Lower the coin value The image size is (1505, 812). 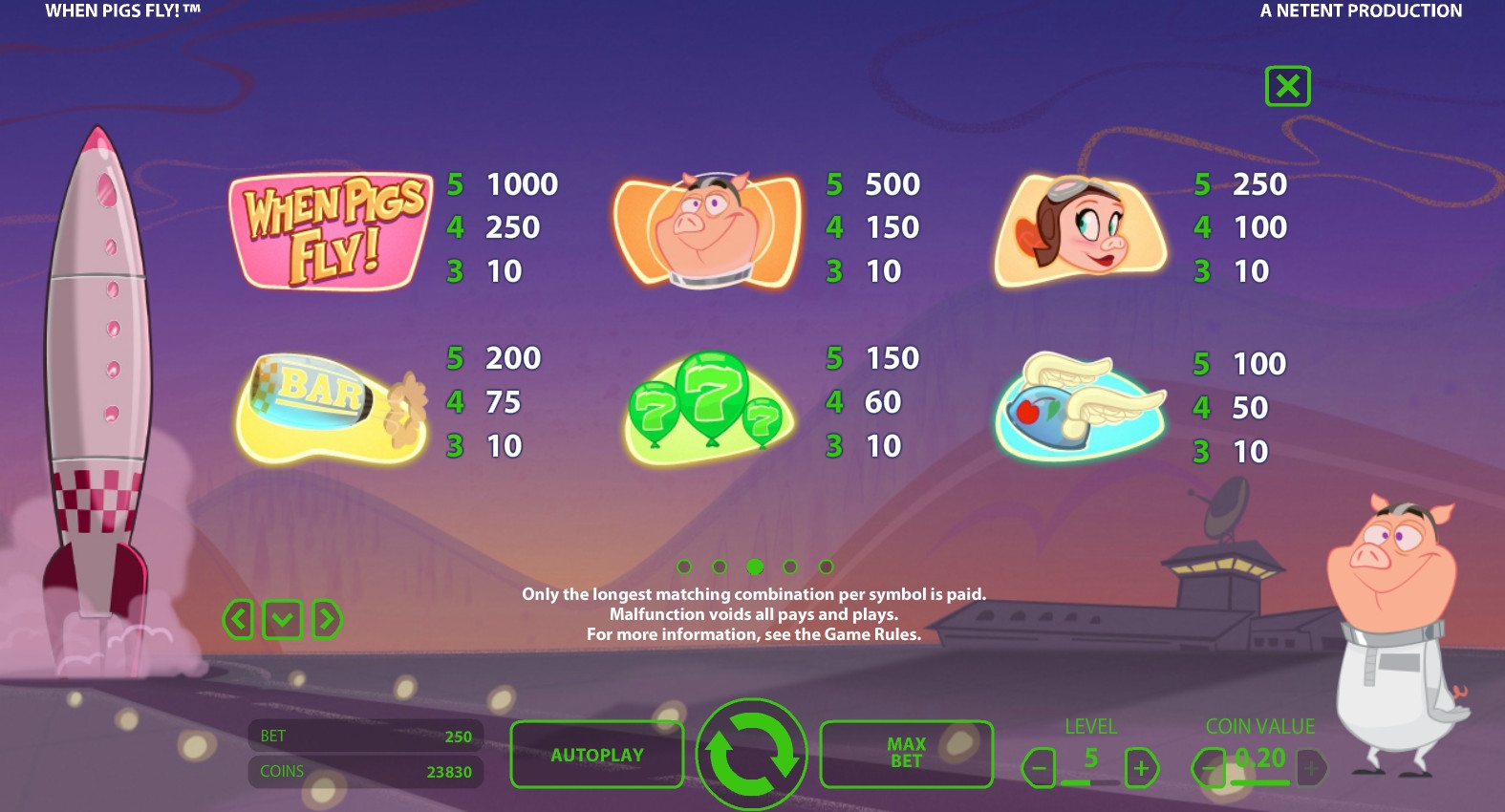(1209, 767)
